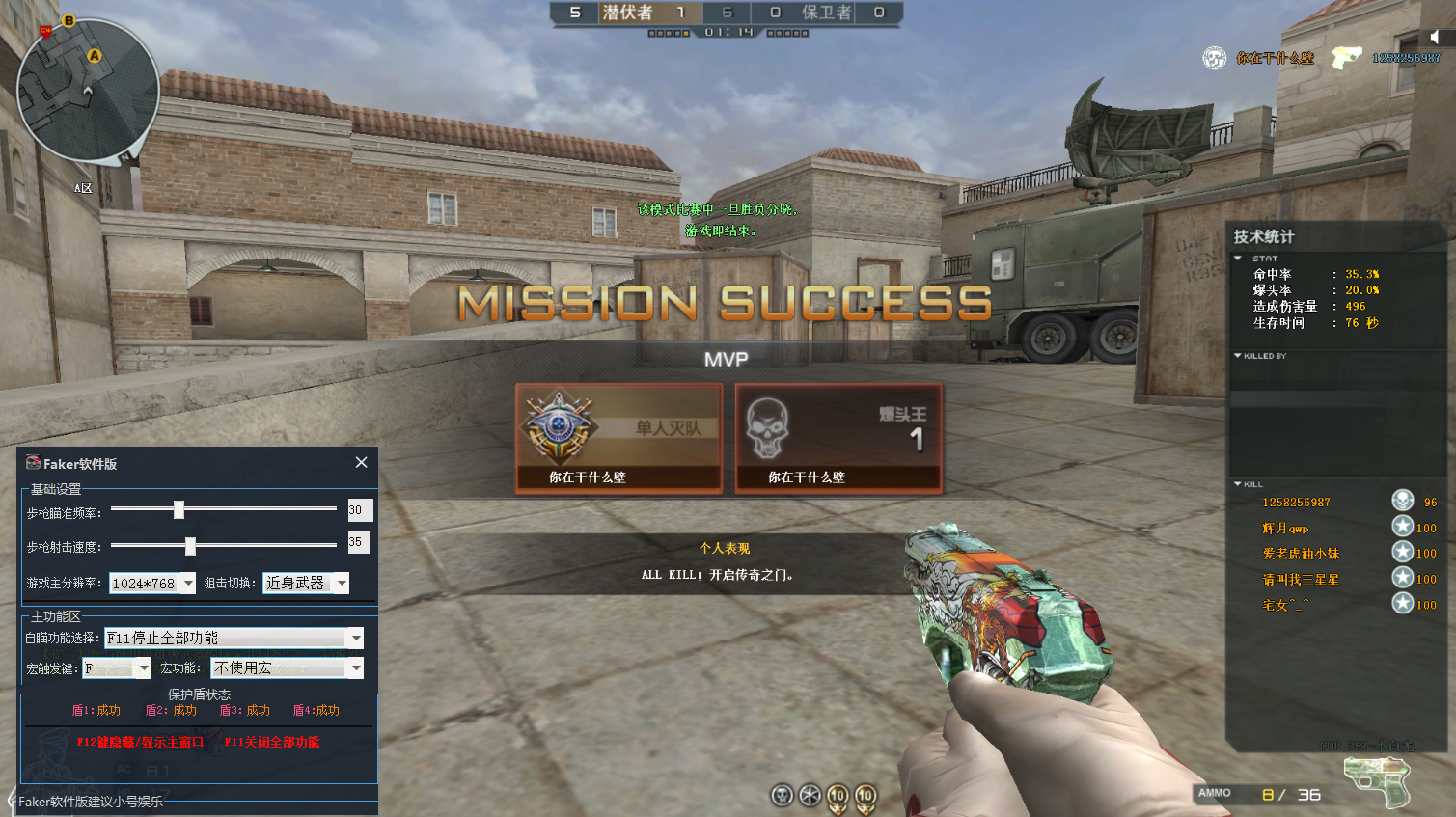
Task: Collapse the KILL list section arrow
Action: [x=1238, y=484]
